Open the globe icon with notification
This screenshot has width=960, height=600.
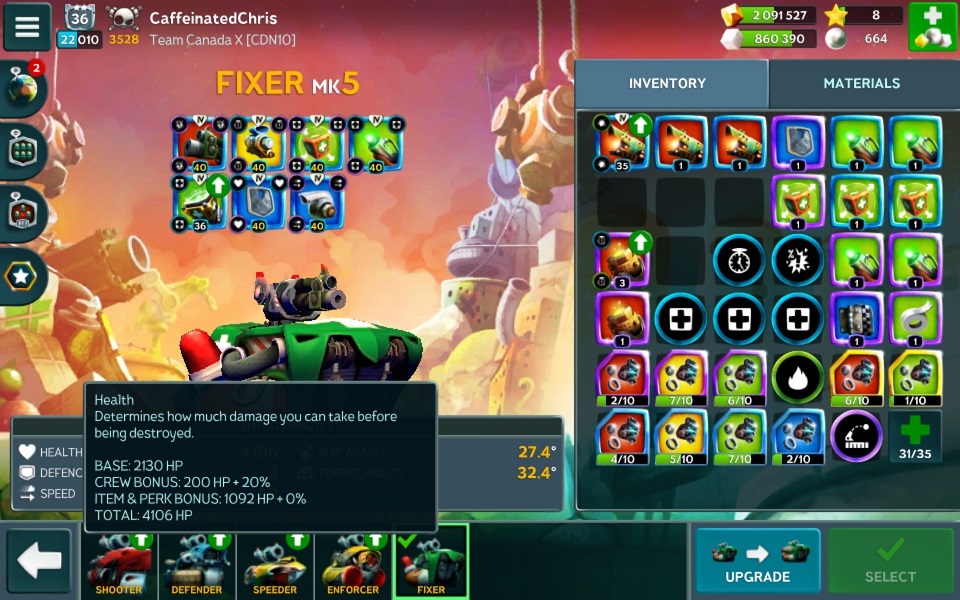(22, 88)
